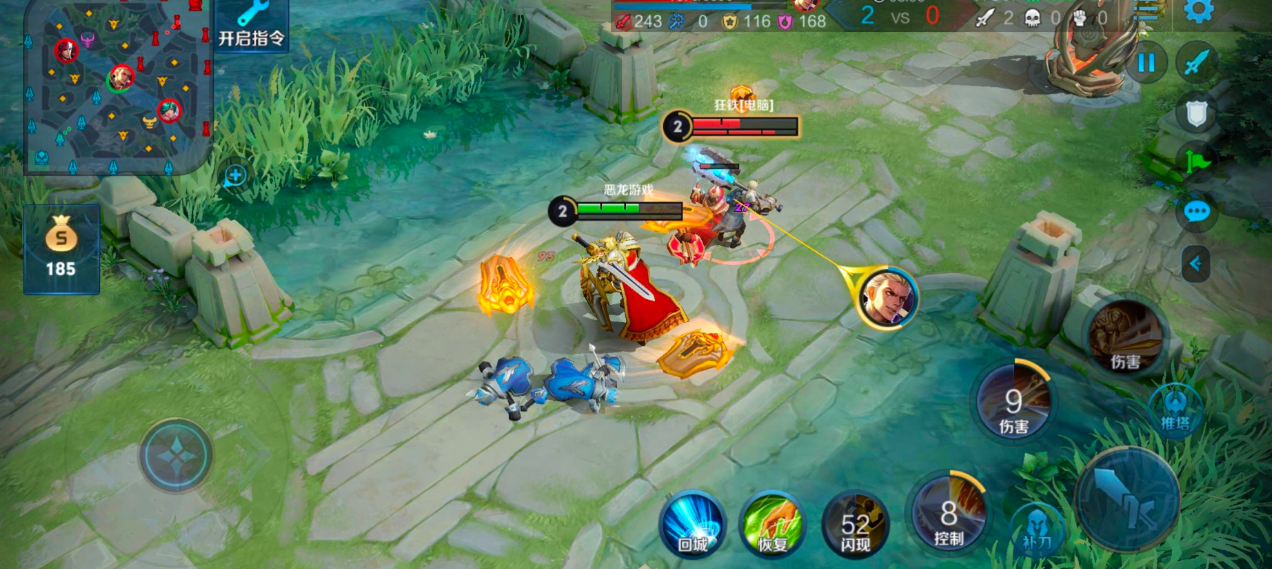Viewport: 1272px width, 569px height.
Task: Open the settings gear
Action: tap(1198, 11)
